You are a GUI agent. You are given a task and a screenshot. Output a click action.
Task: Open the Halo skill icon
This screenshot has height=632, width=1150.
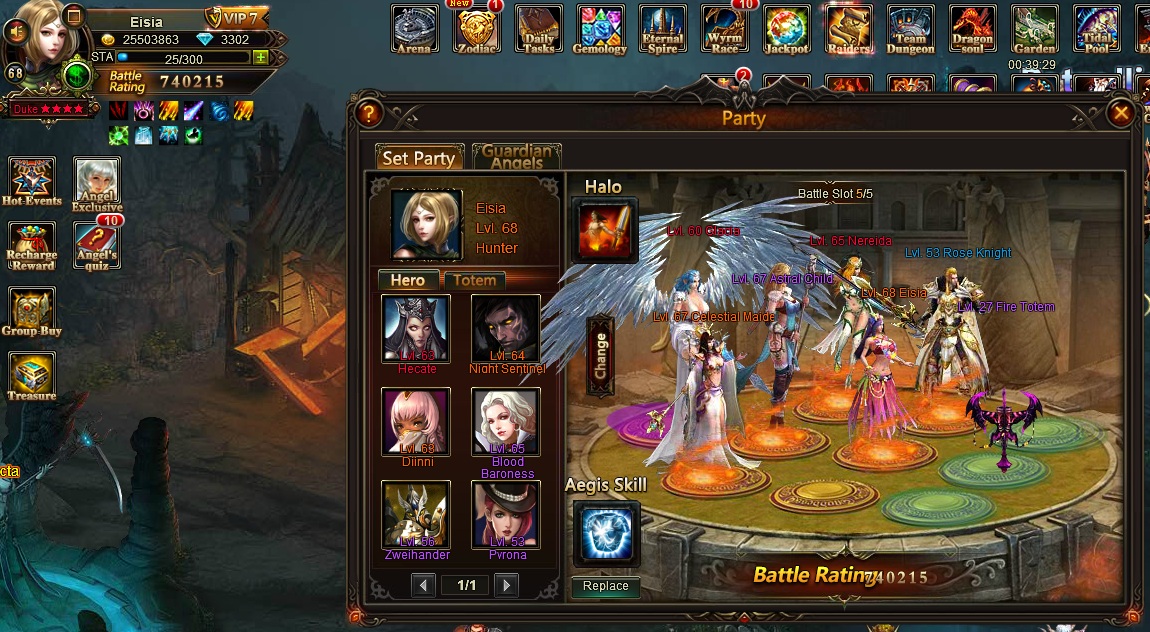click(605, 230)
